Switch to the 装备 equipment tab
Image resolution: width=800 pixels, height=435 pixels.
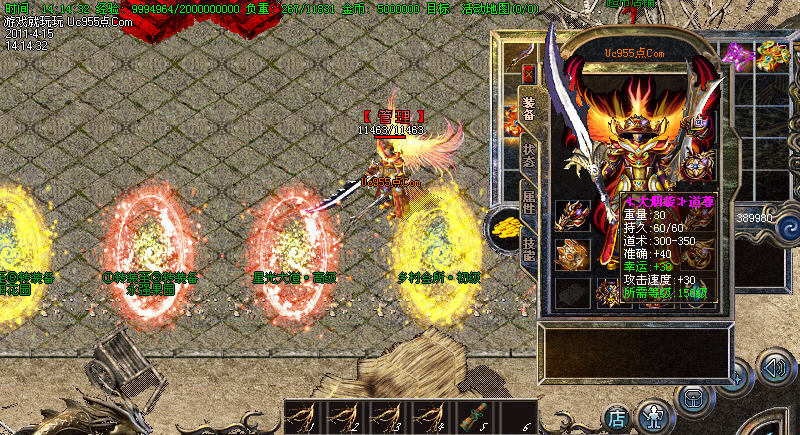(528, 107)
